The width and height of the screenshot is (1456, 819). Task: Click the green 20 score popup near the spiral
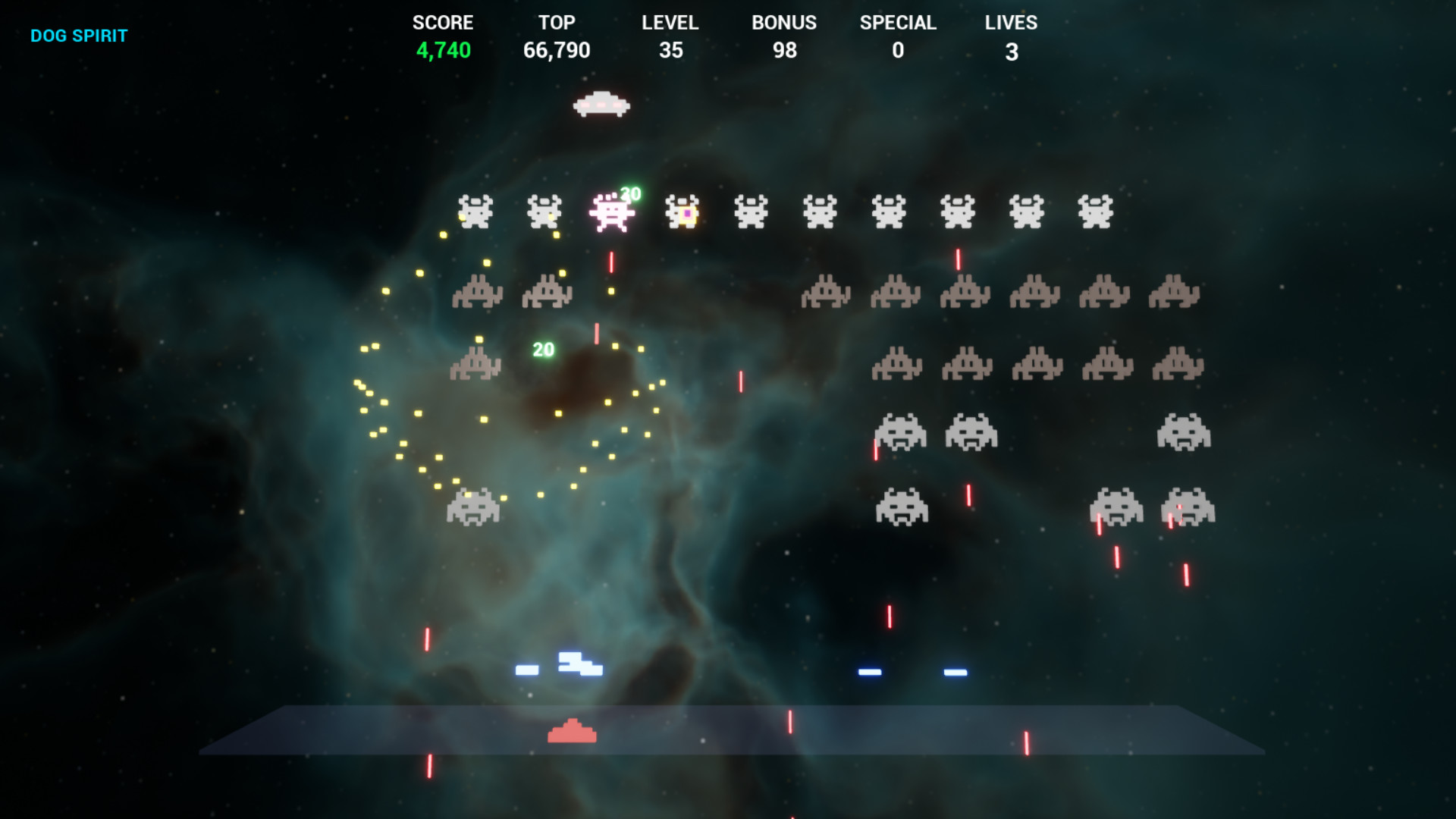point(543,350)
